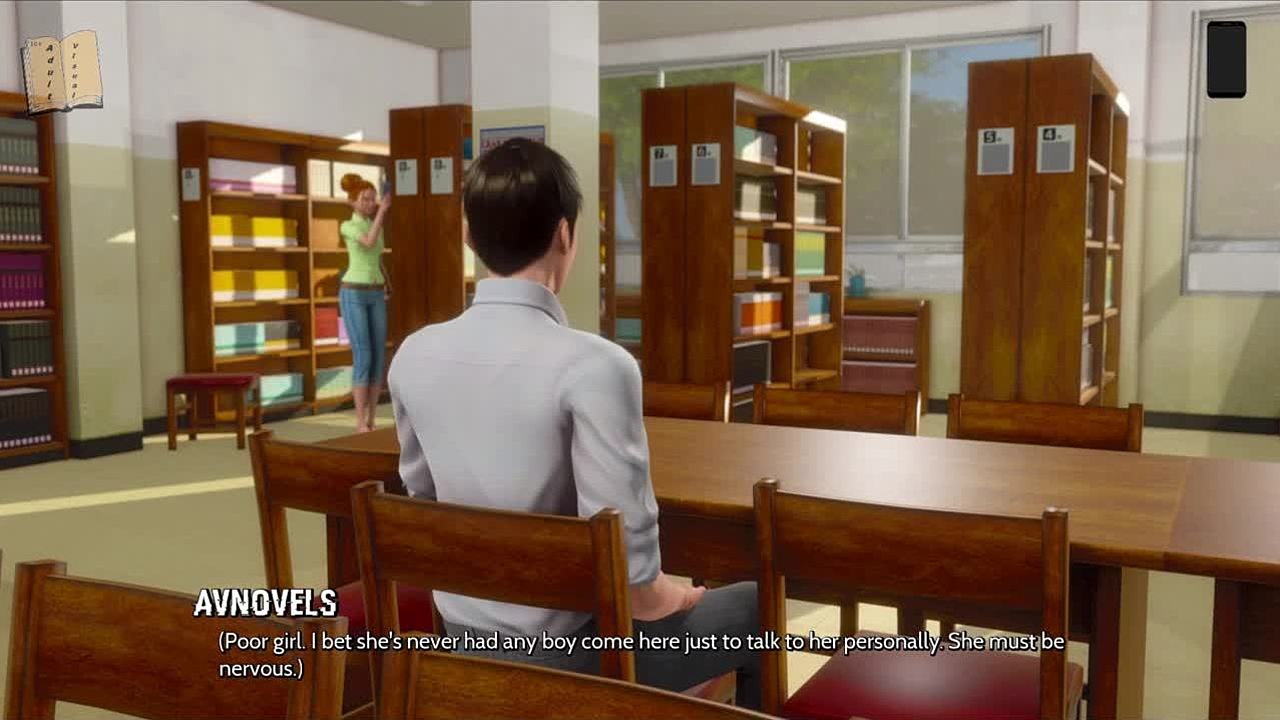Open the smartphone icon menu

[1226, 59]
